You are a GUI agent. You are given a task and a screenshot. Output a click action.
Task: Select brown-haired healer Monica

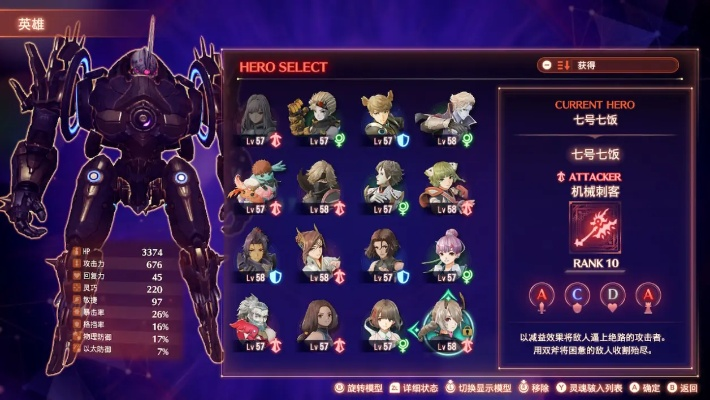pyautogui.click(x=383, y=250)
